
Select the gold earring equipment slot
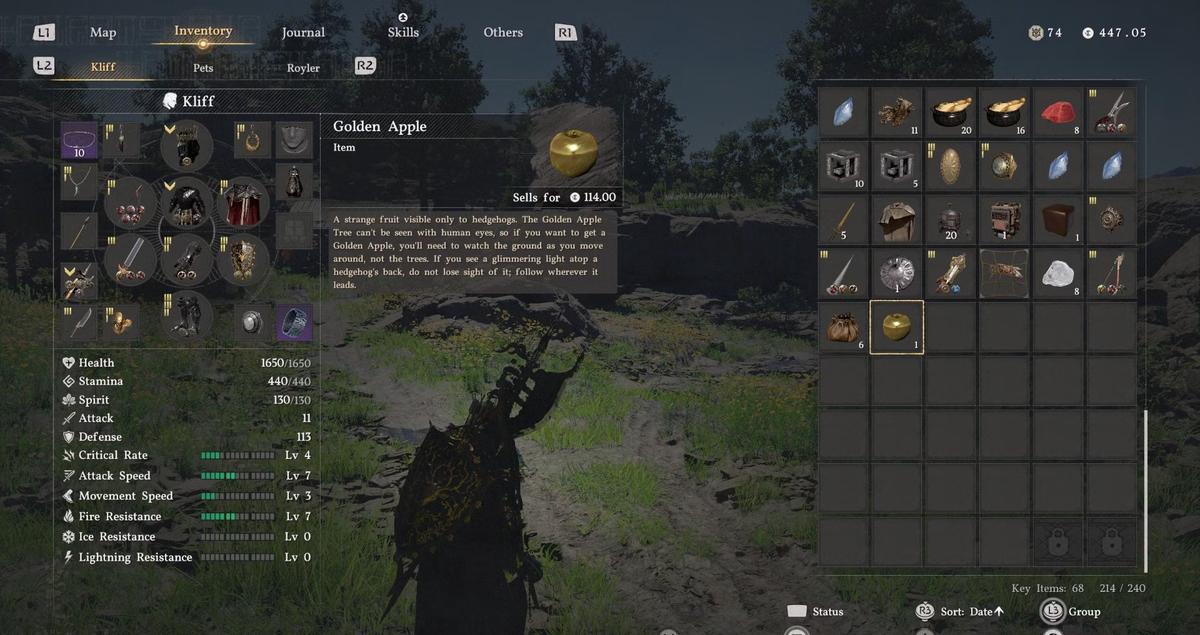click(253, 140)
